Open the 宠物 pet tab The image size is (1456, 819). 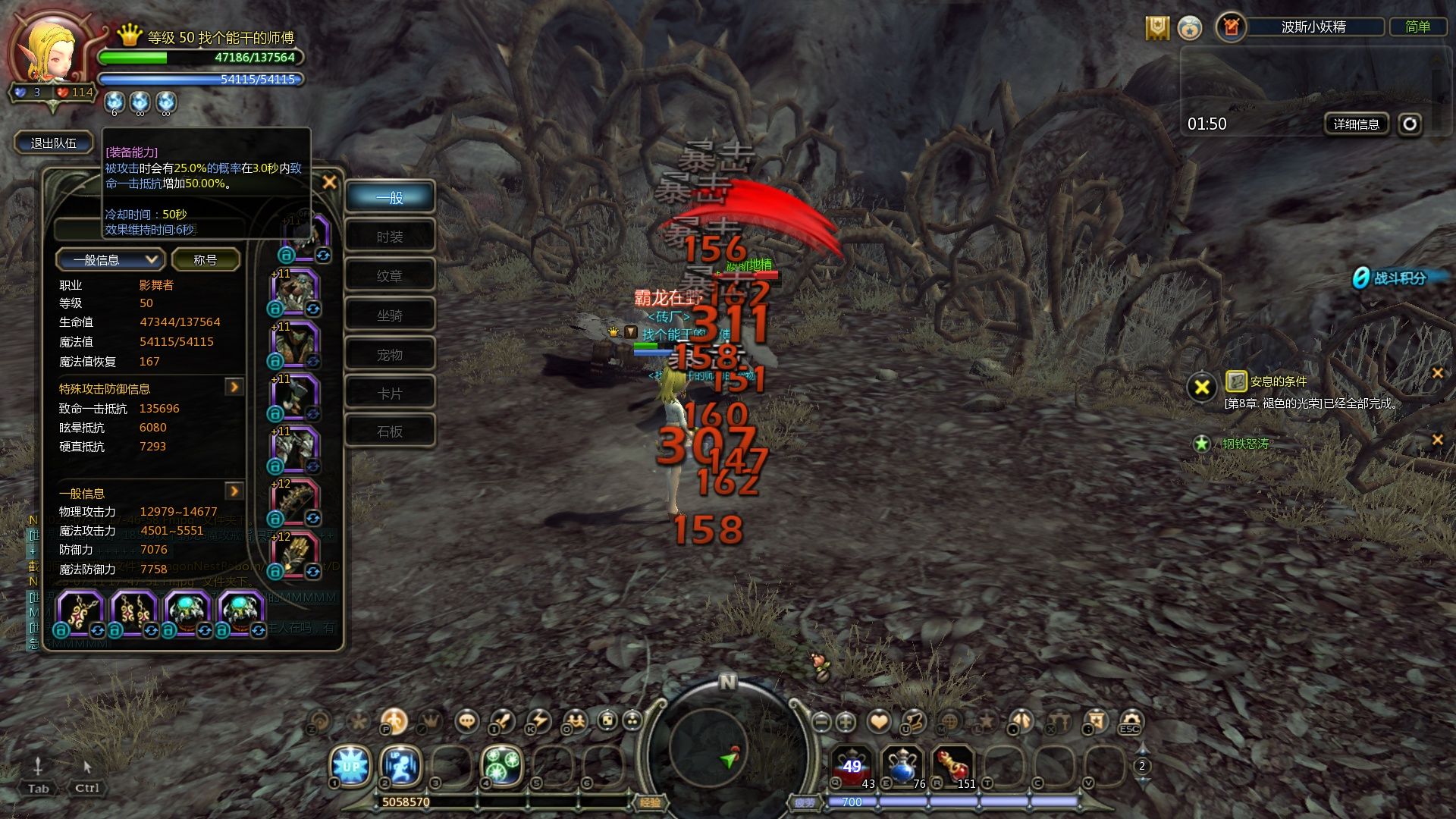click(390, 355)
